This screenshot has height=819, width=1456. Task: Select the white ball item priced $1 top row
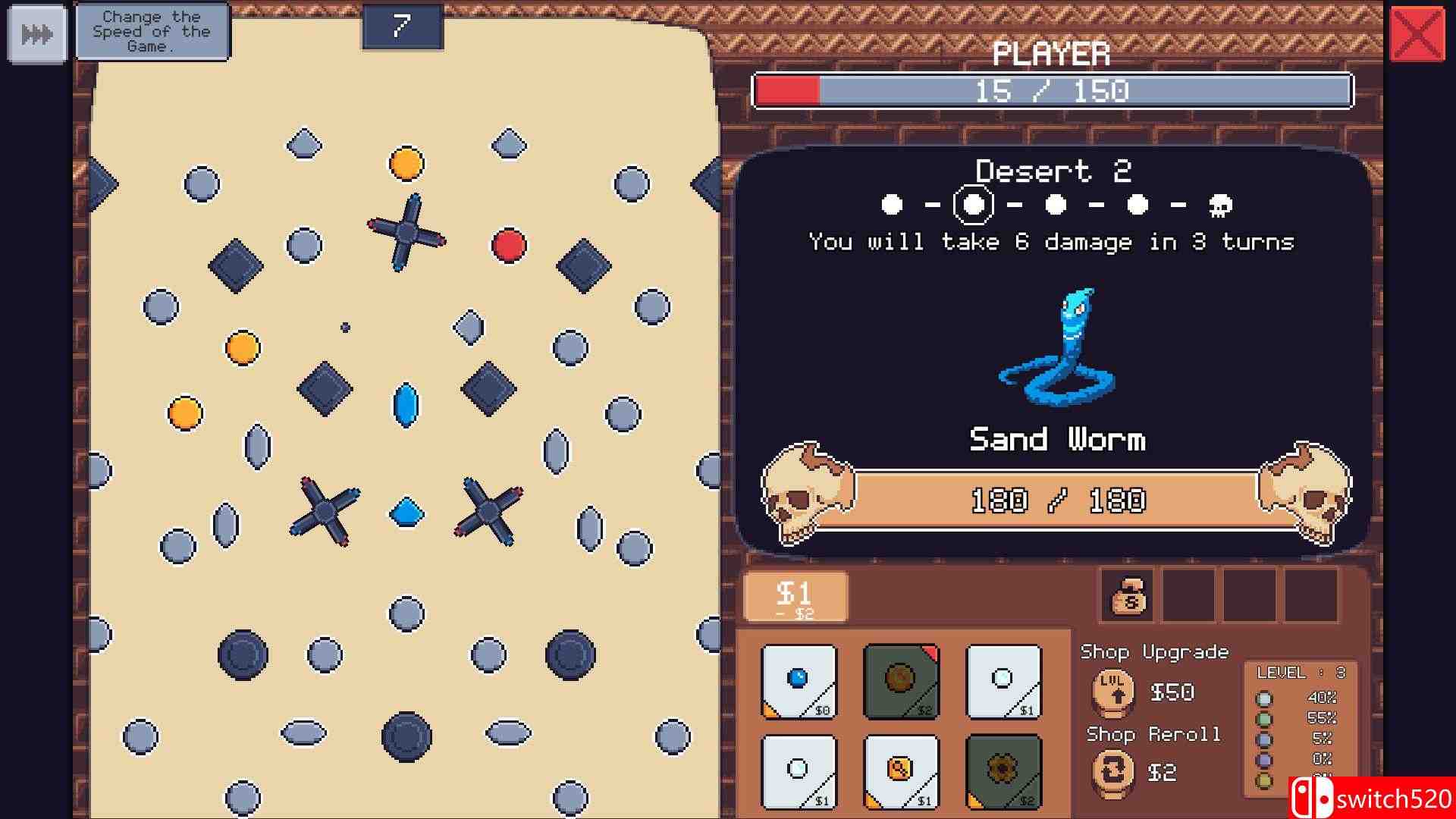tap(1003, 681)
